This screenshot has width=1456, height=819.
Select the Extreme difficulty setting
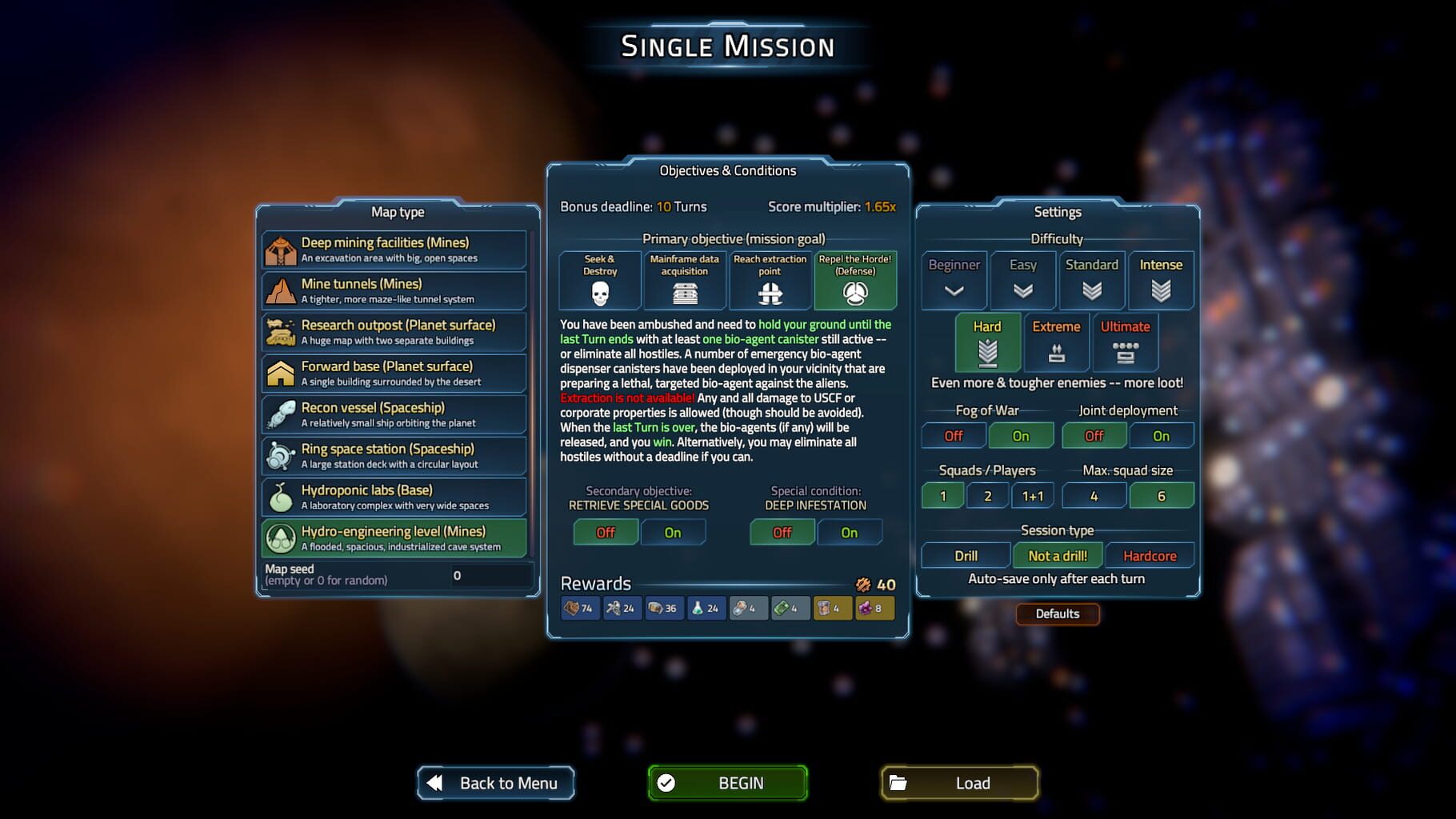click(1056, 342)
